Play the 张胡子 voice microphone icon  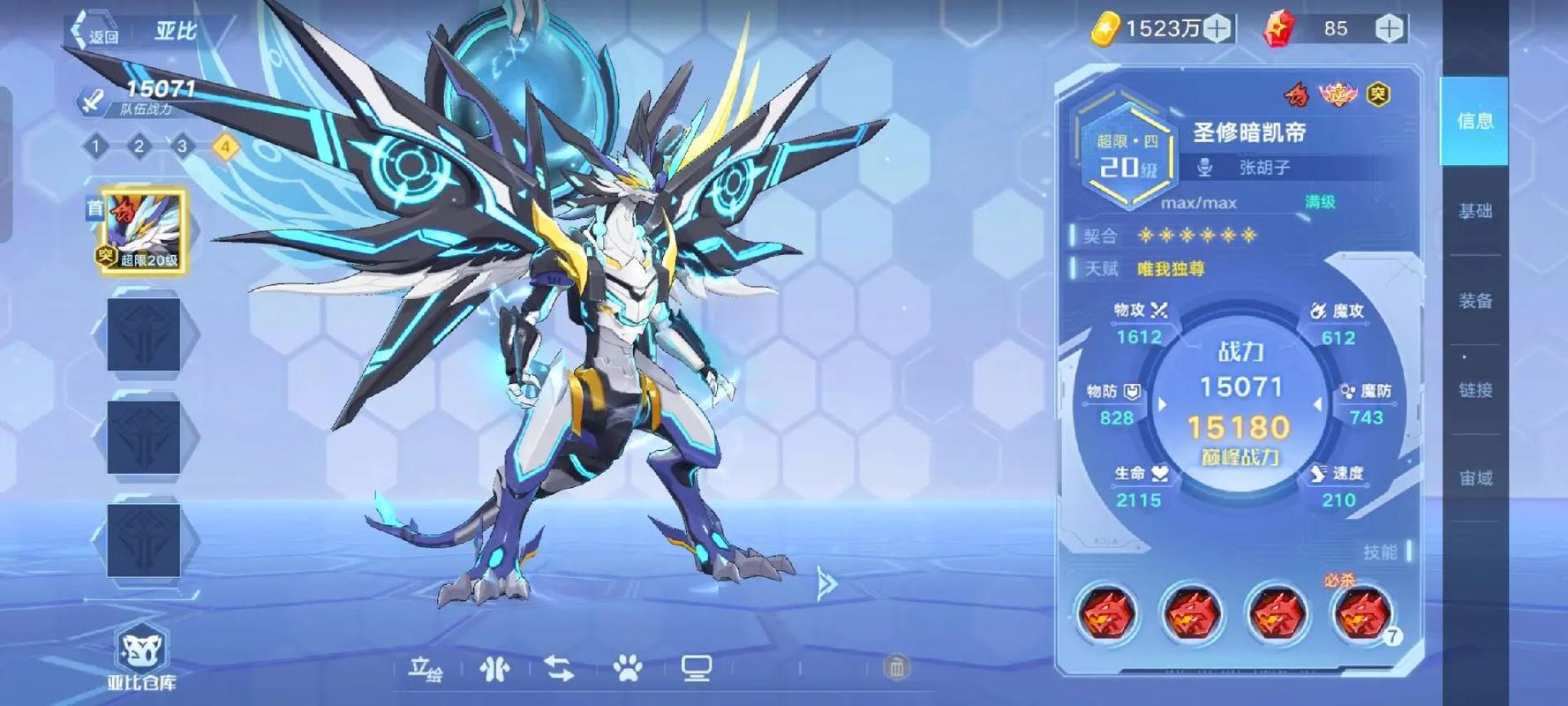point(1205,167)
